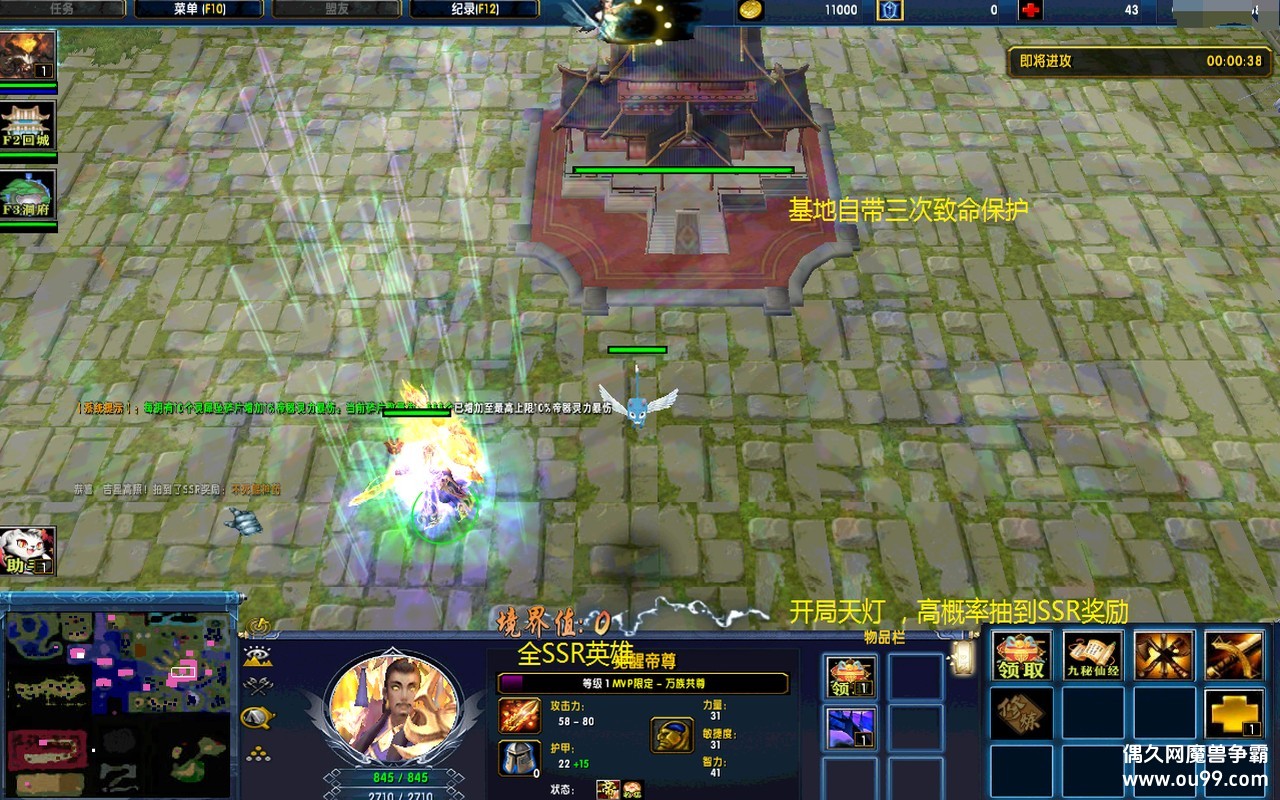The width and height of the screenshot is (1280, 800).
Task: Use the 领 gift item in inventory
Action: [x=851, y=677]
